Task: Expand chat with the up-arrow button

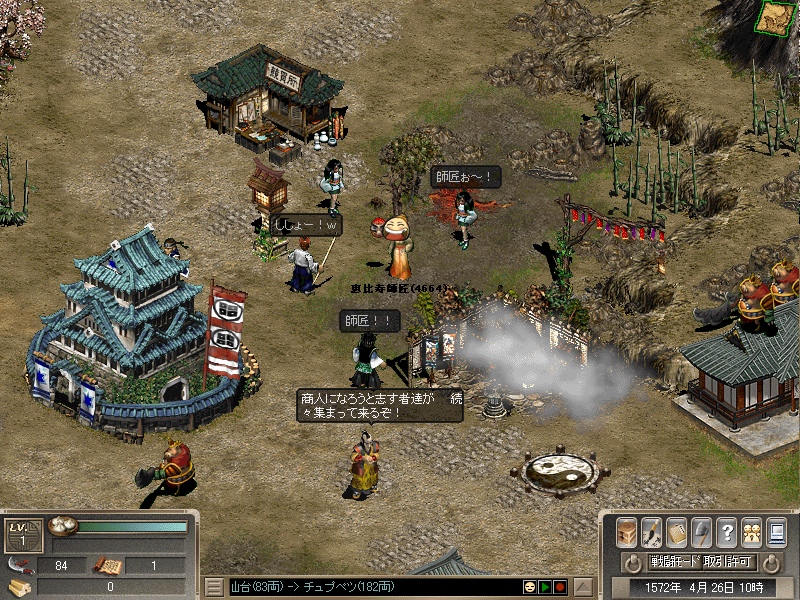Action: pos(584,586)
